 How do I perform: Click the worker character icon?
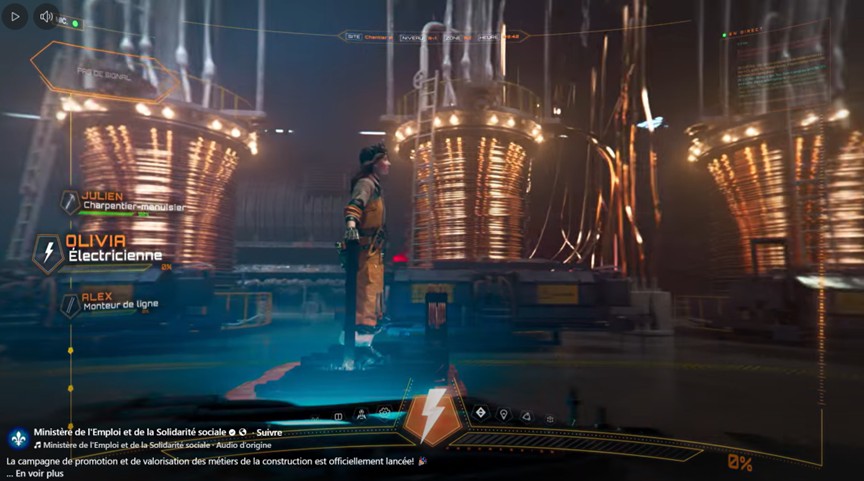(361, 414)
